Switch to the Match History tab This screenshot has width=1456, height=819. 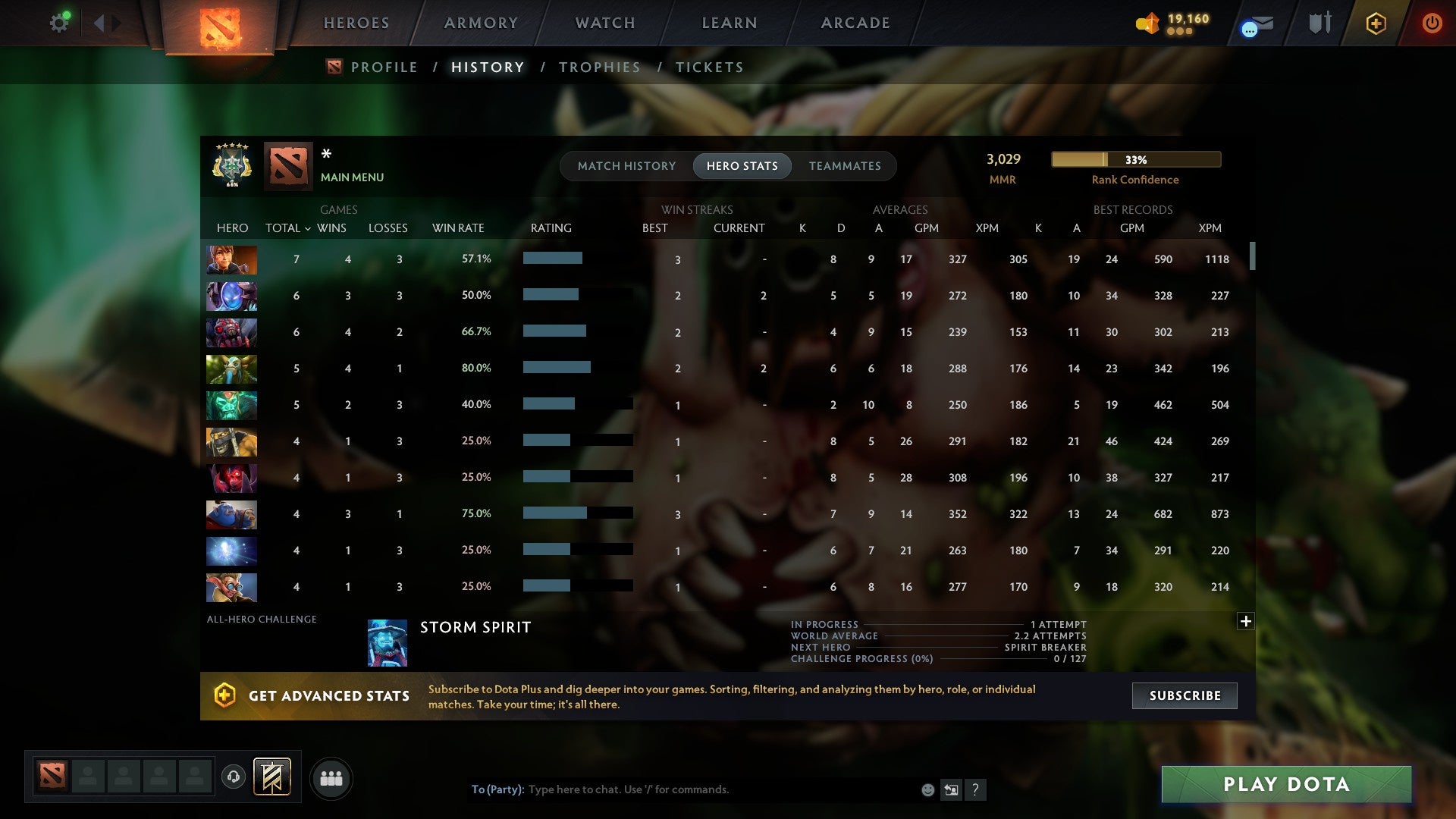pos(626,165)
